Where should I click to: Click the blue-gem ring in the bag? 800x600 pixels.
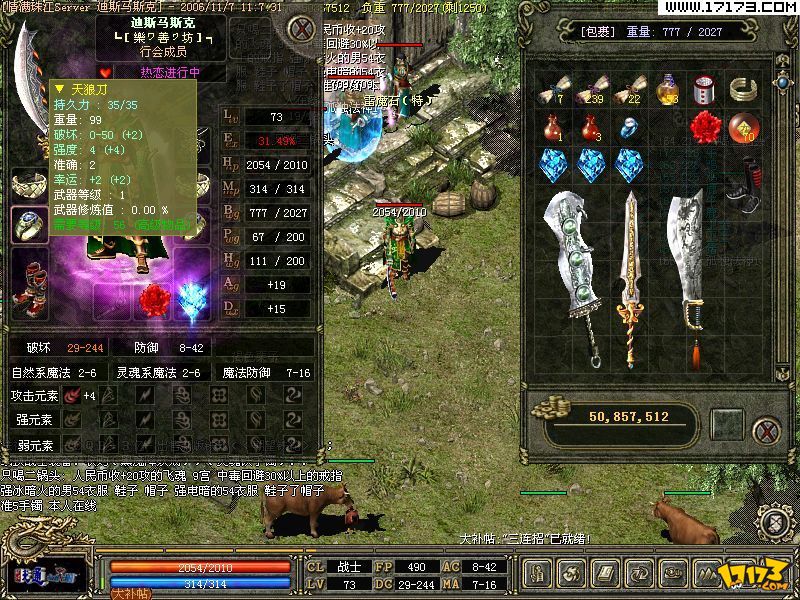pyautogui.click(x=629, y=128)
